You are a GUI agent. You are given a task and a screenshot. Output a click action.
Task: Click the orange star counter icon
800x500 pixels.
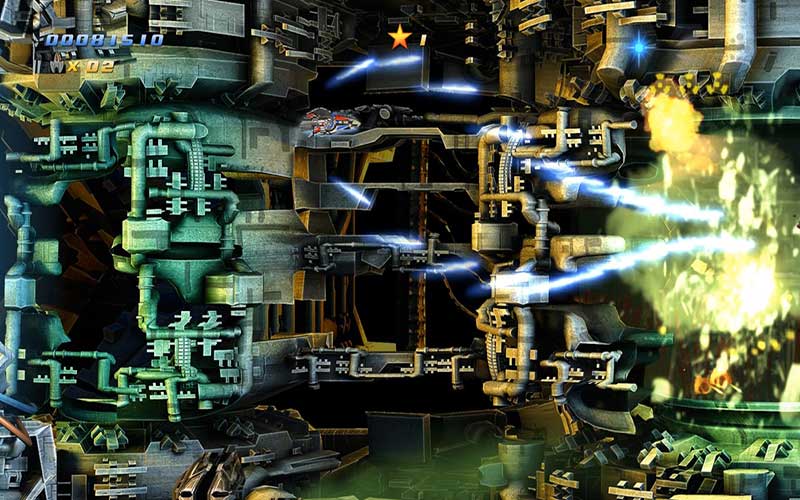tap(400, 38)
